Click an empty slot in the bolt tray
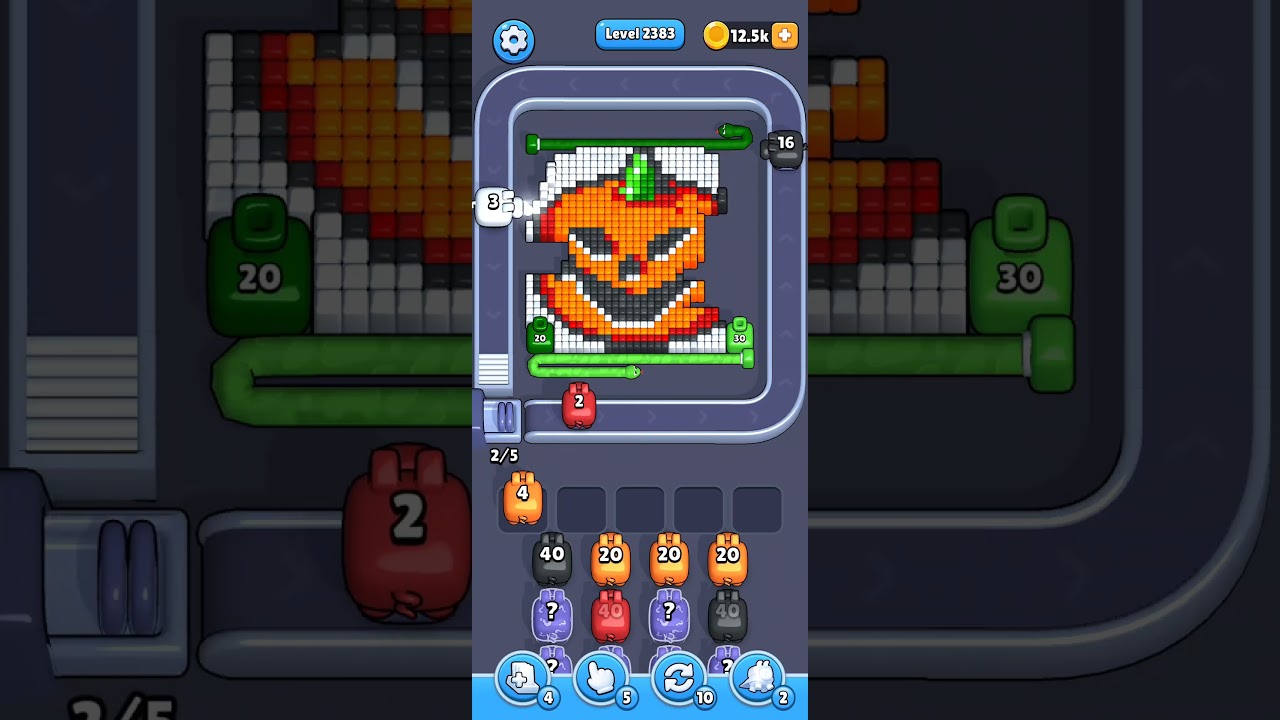 (581, 508)
